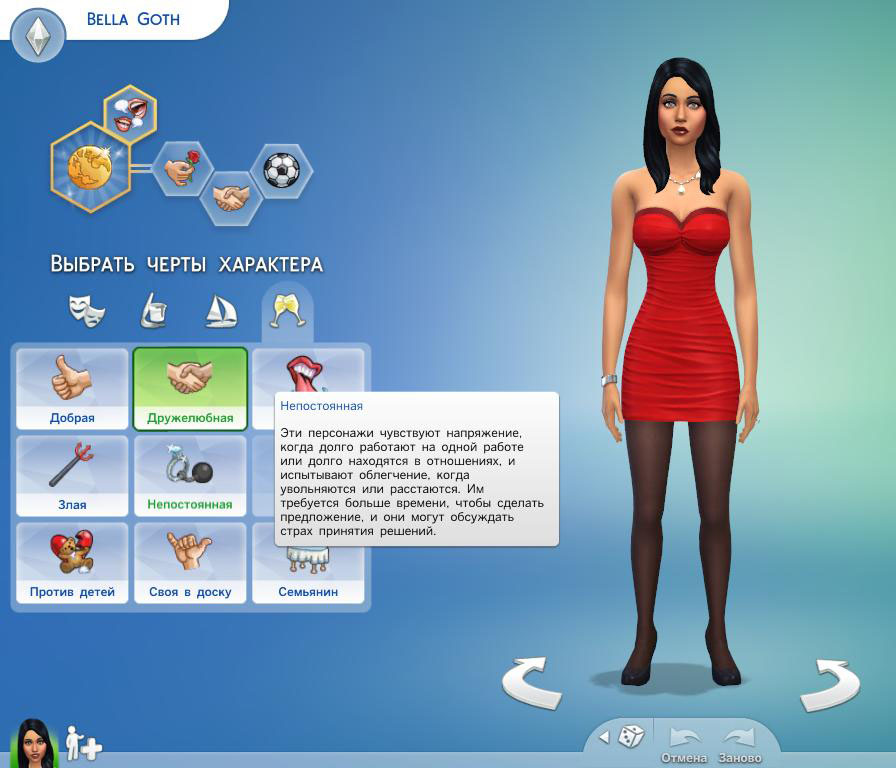The image size is (896, 768).
Task: Undo with the Отмена button
Action: click(x=684, y=743)
